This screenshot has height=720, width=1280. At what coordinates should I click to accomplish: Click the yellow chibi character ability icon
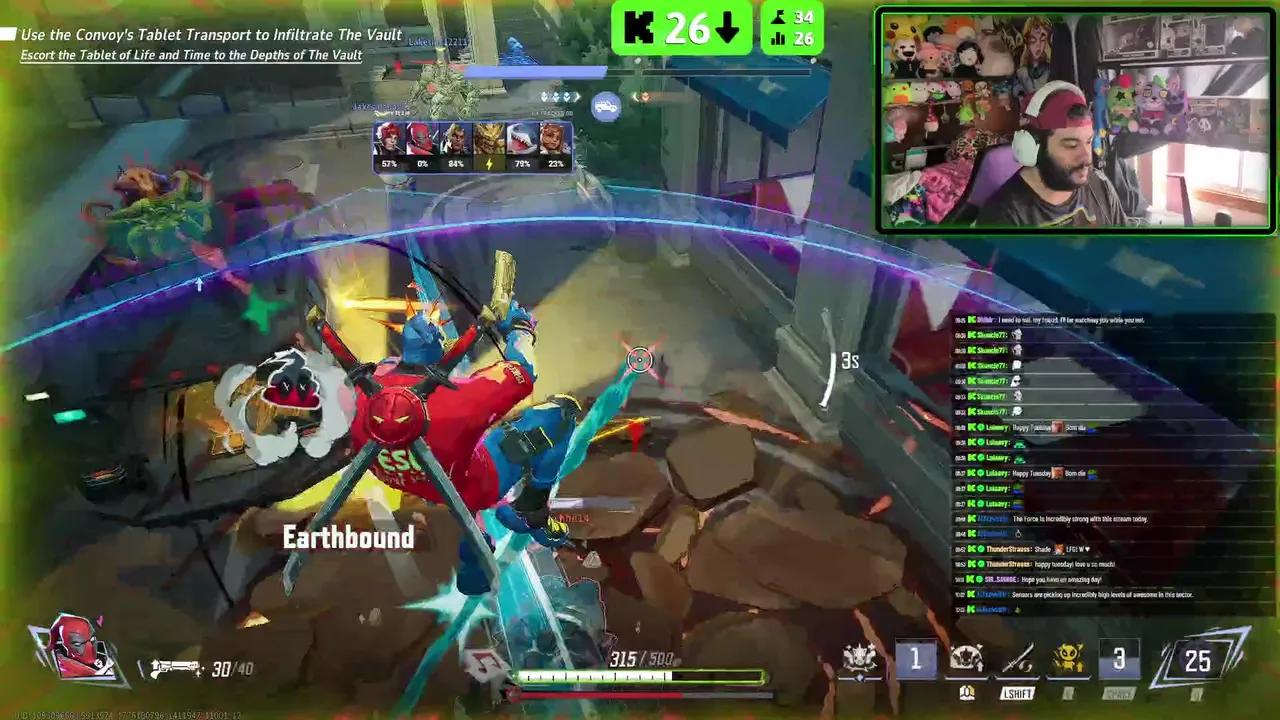point(1067,658)
